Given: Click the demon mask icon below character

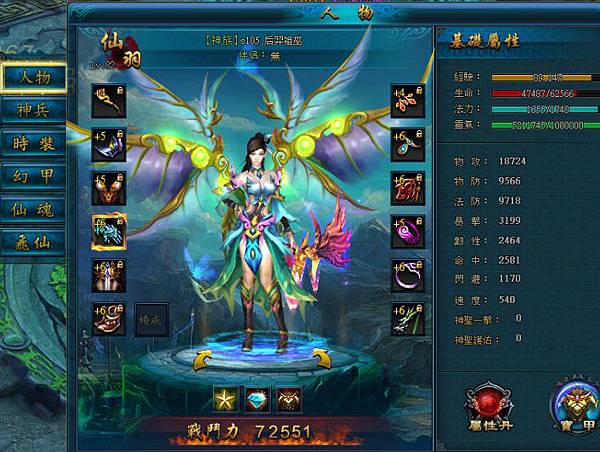Looking at the screenshot, I should tap(289, 398).
